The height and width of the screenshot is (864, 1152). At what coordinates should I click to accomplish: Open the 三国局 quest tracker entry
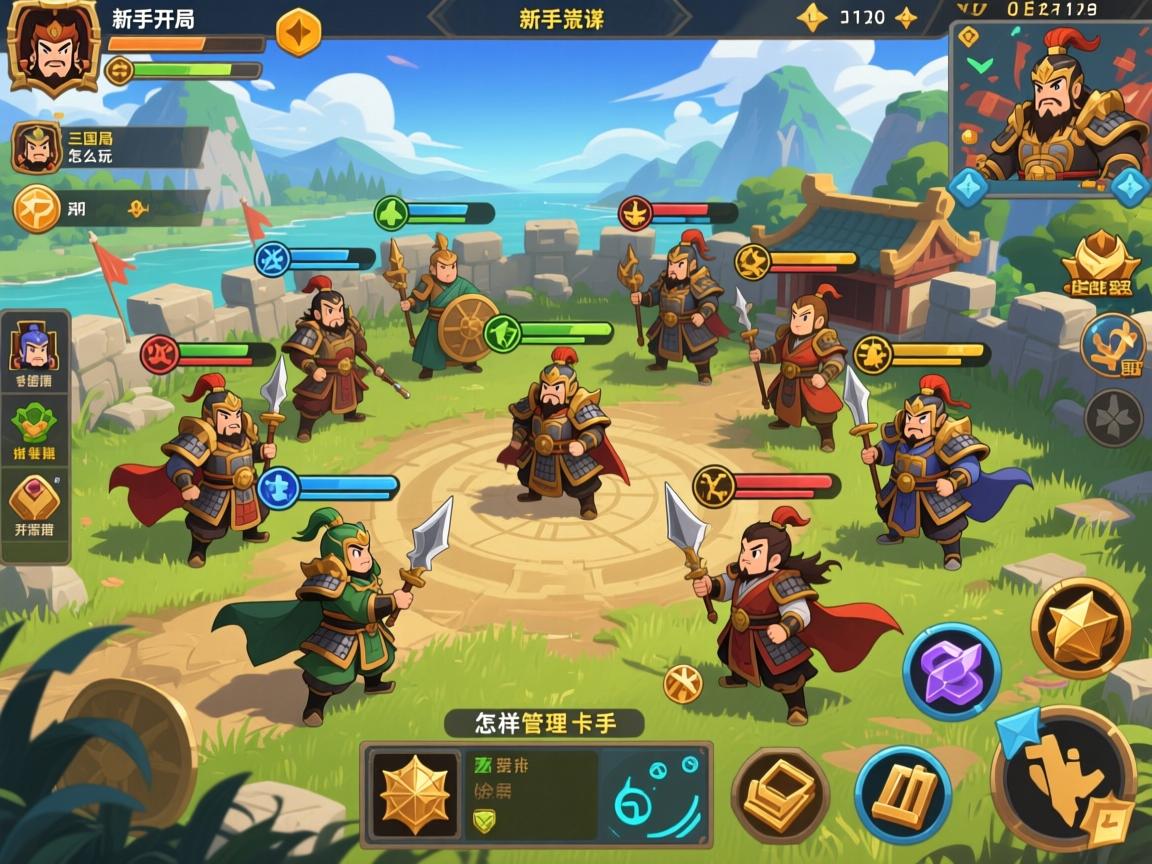pyautogui.click(x=108, y=147)
